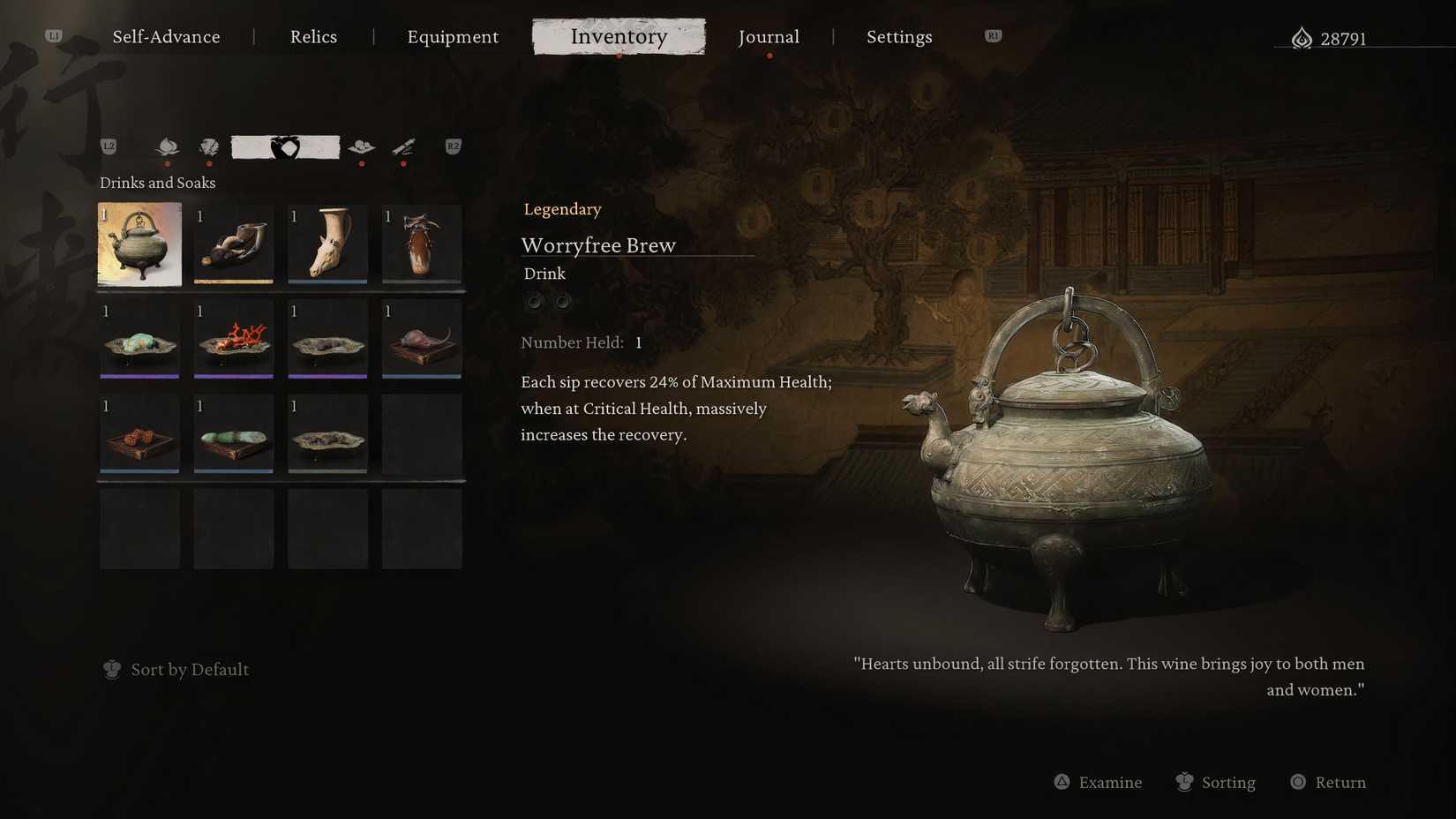1456x819 pixels.
Task: Click the triangle icon beside Examine
Action: [1060, 782]
